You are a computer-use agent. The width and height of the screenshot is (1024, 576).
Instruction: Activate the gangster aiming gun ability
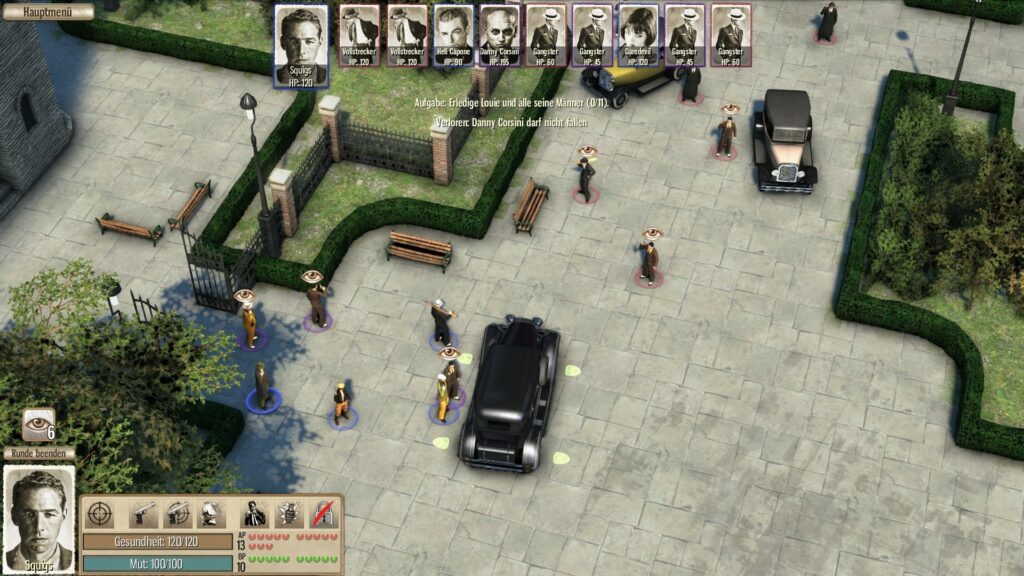tap(255, 513)
